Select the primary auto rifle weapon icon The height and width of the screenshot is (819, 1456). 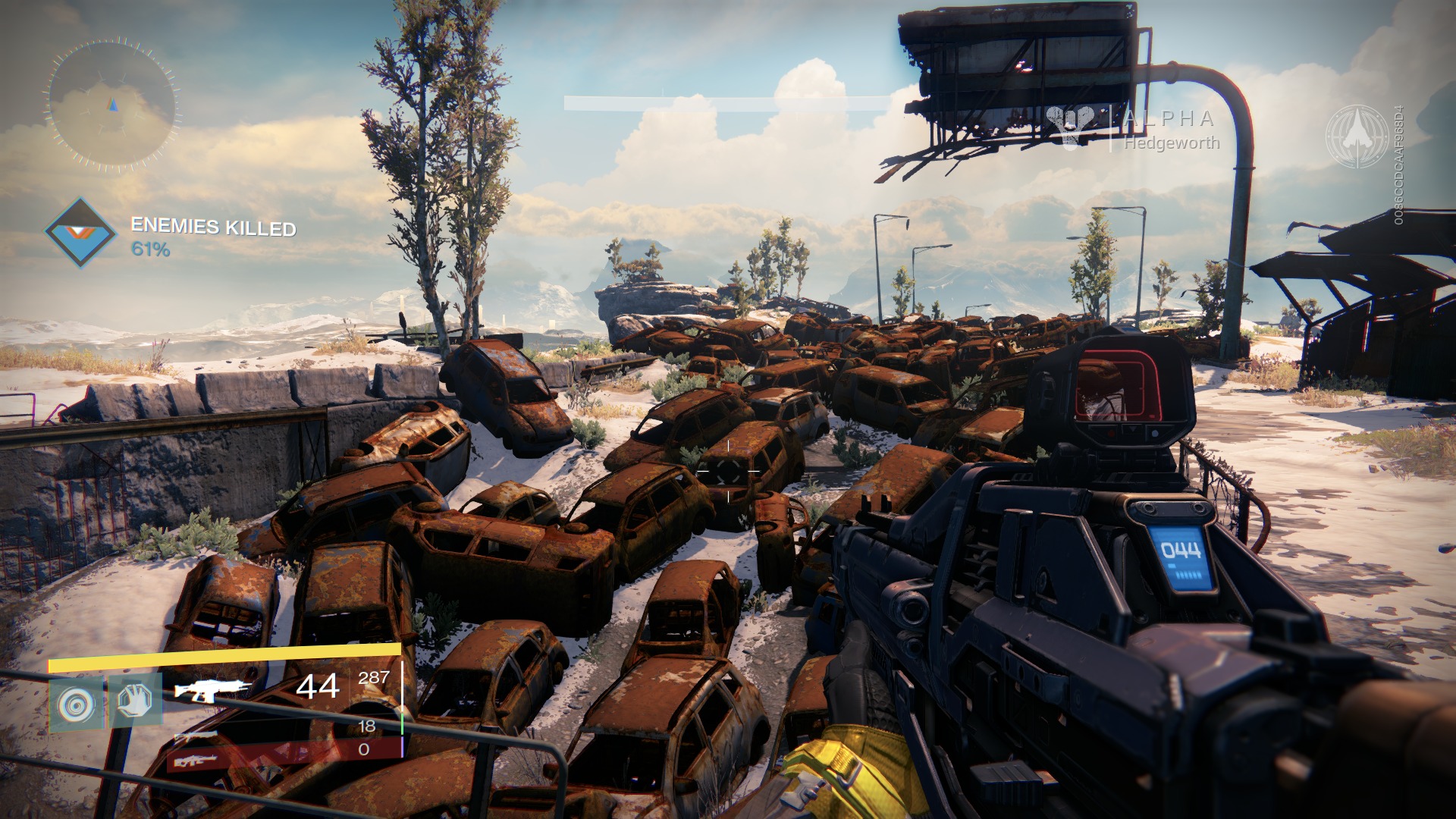coord(212,689)
